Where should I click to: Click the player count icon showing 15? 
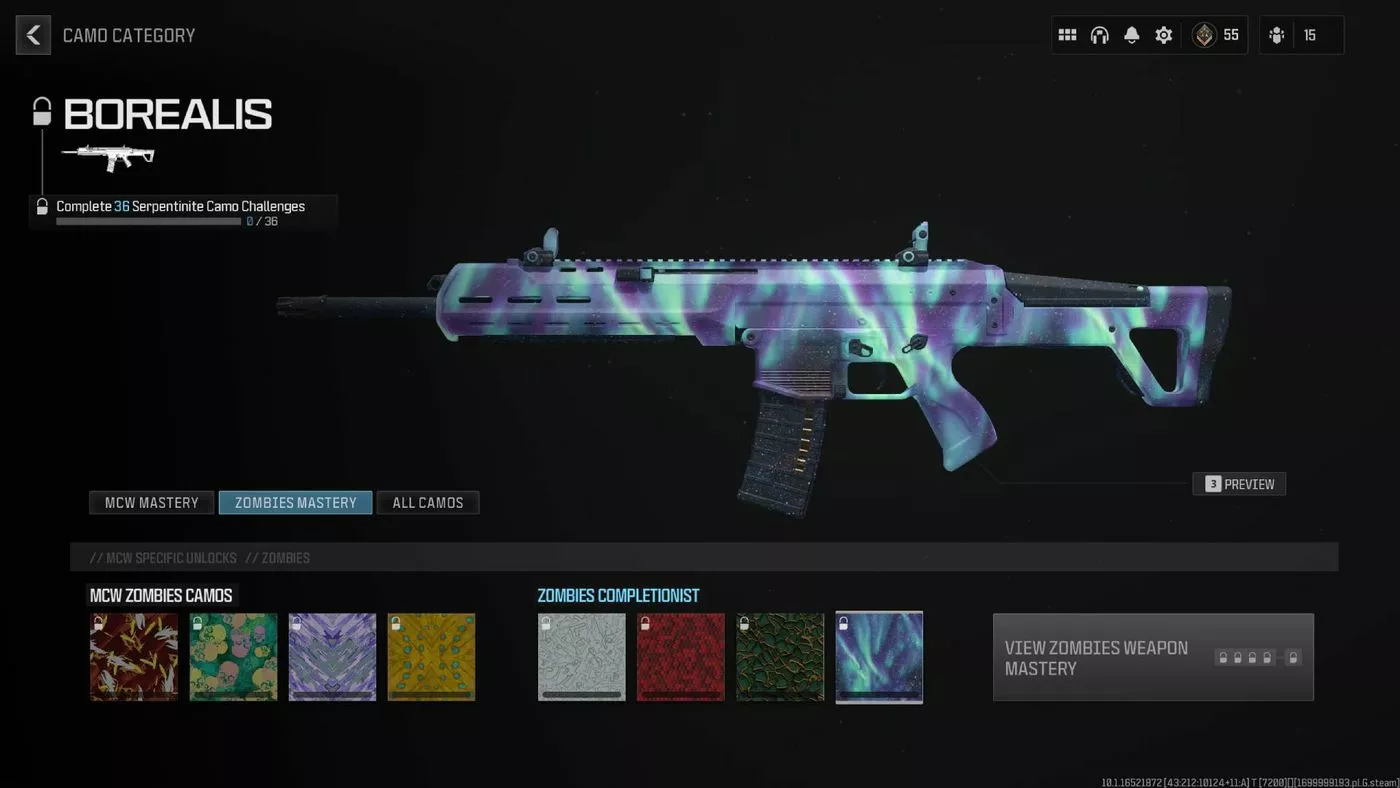point(1276,34)
